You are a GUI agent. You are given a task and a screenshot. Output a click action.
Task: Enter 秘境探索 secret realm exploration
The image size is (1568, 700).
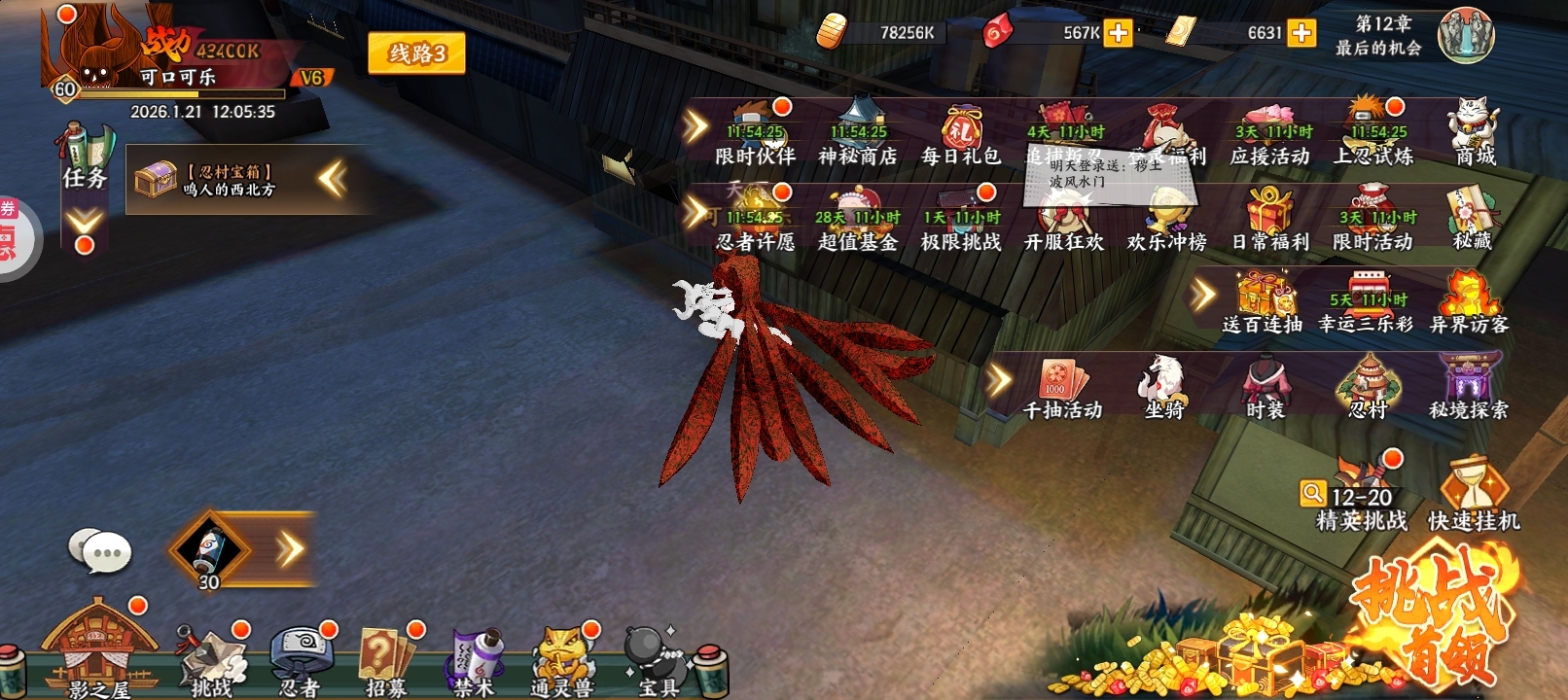pyautogui.click(x=1468, y=387)
